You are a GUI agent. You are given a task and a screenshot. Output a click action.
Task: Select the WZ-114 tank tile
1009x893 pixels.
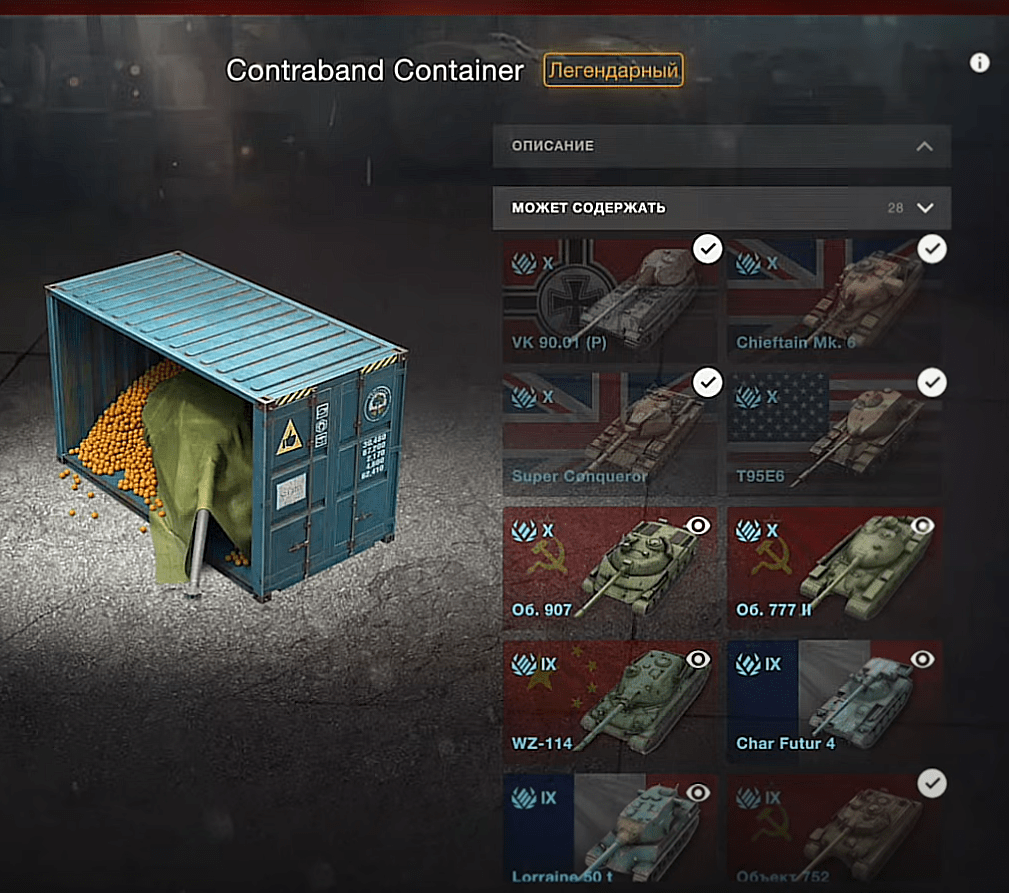coord(609,700)
